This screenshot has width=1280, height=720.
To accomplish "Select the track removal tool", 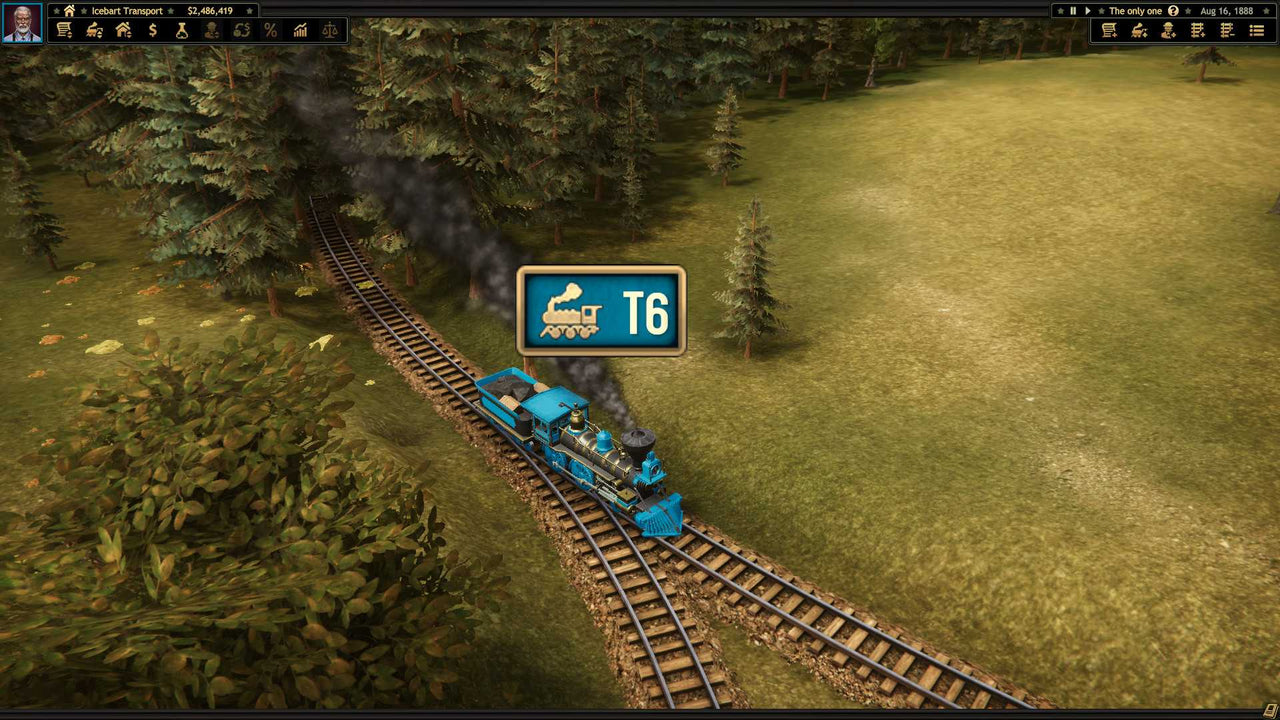I will coord(1226,30).
